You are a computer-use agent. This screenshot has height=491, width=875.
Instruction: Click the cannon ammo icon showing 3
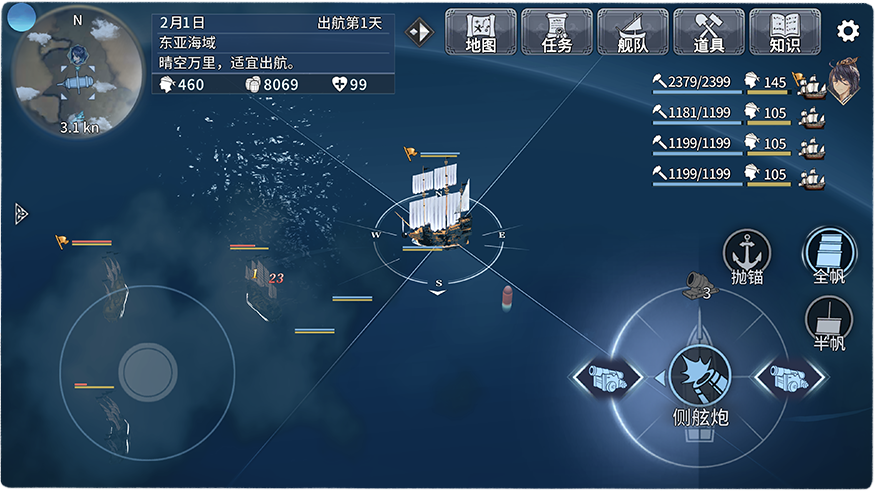695,286
